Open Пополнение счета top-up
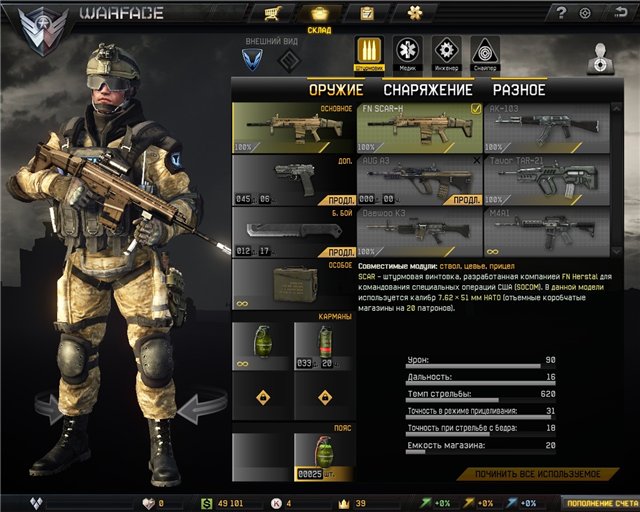The height and width of the screenshot is (512, 640). tap(598, 503)
